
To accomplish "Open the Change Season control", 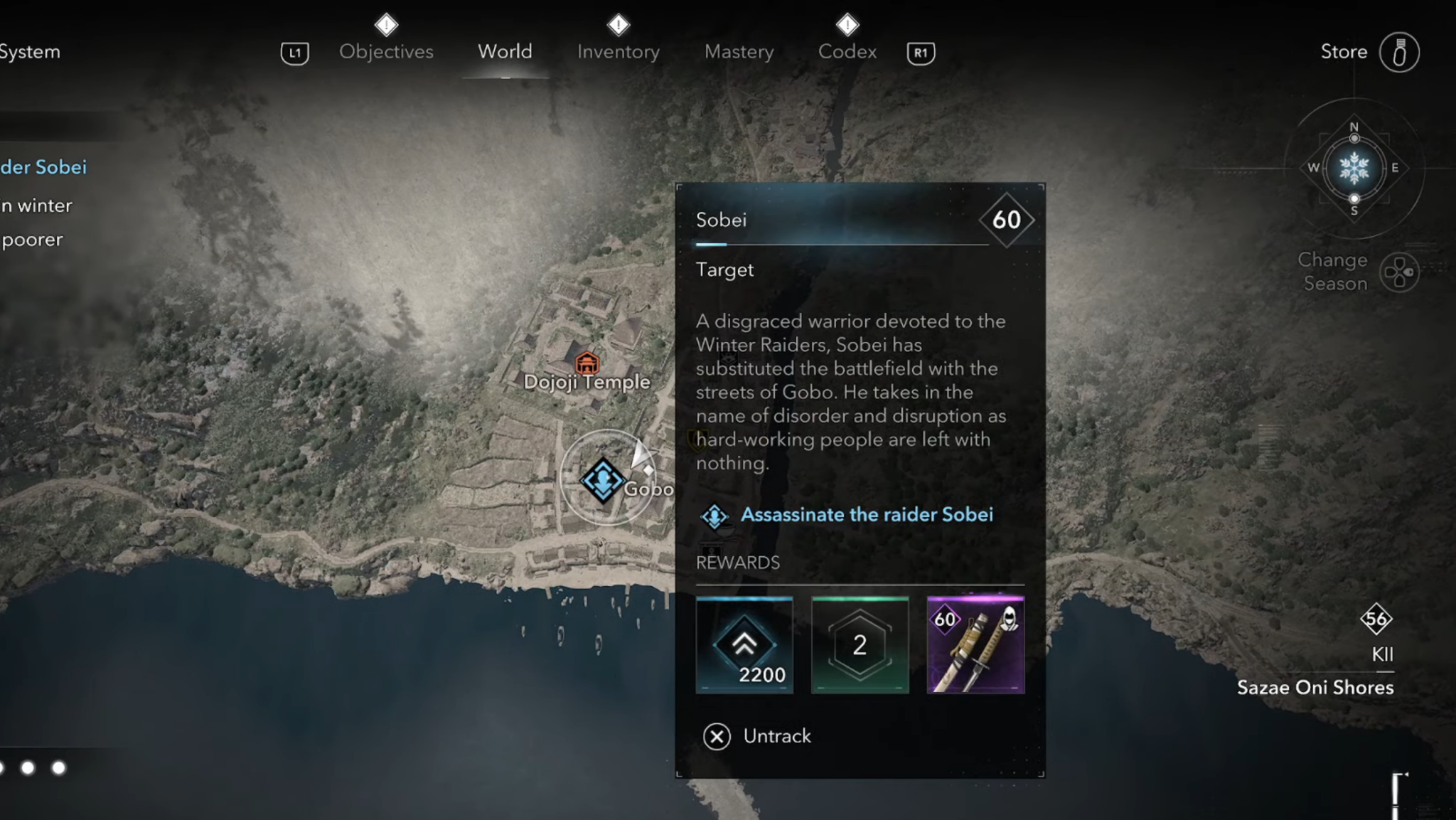I will 1398,272.
